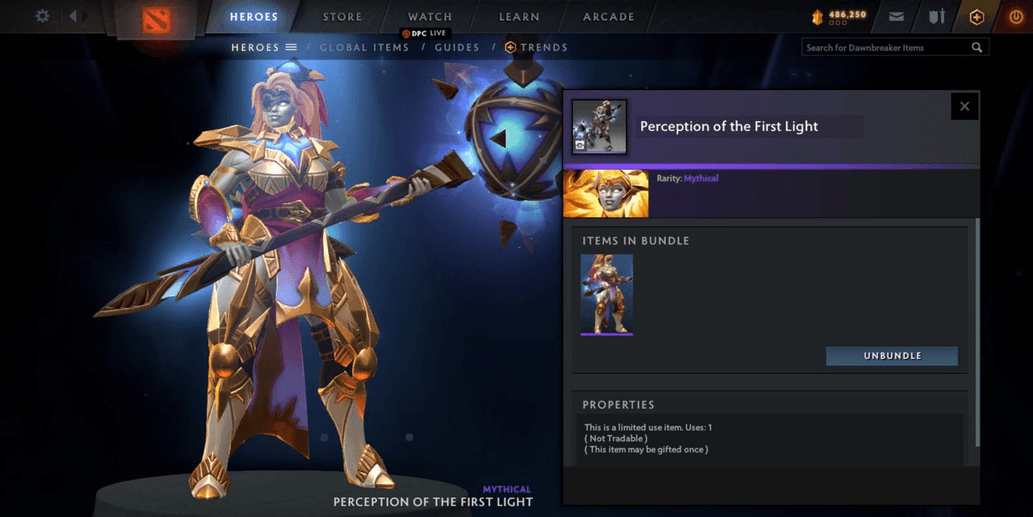Open the Heroes submenu with list icon

(x=264, y=47)
